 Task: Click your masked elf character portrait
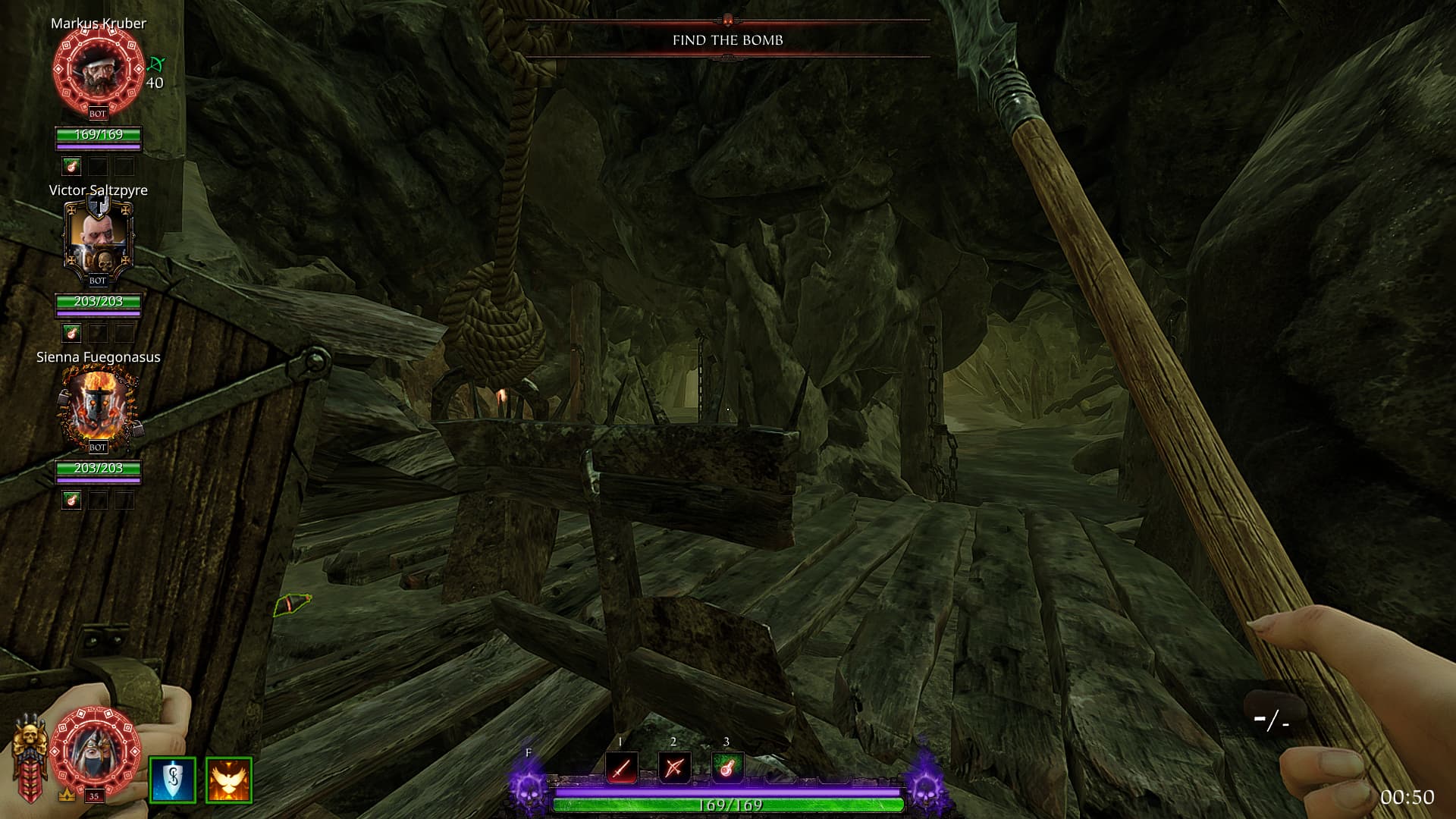click(97, 749)
